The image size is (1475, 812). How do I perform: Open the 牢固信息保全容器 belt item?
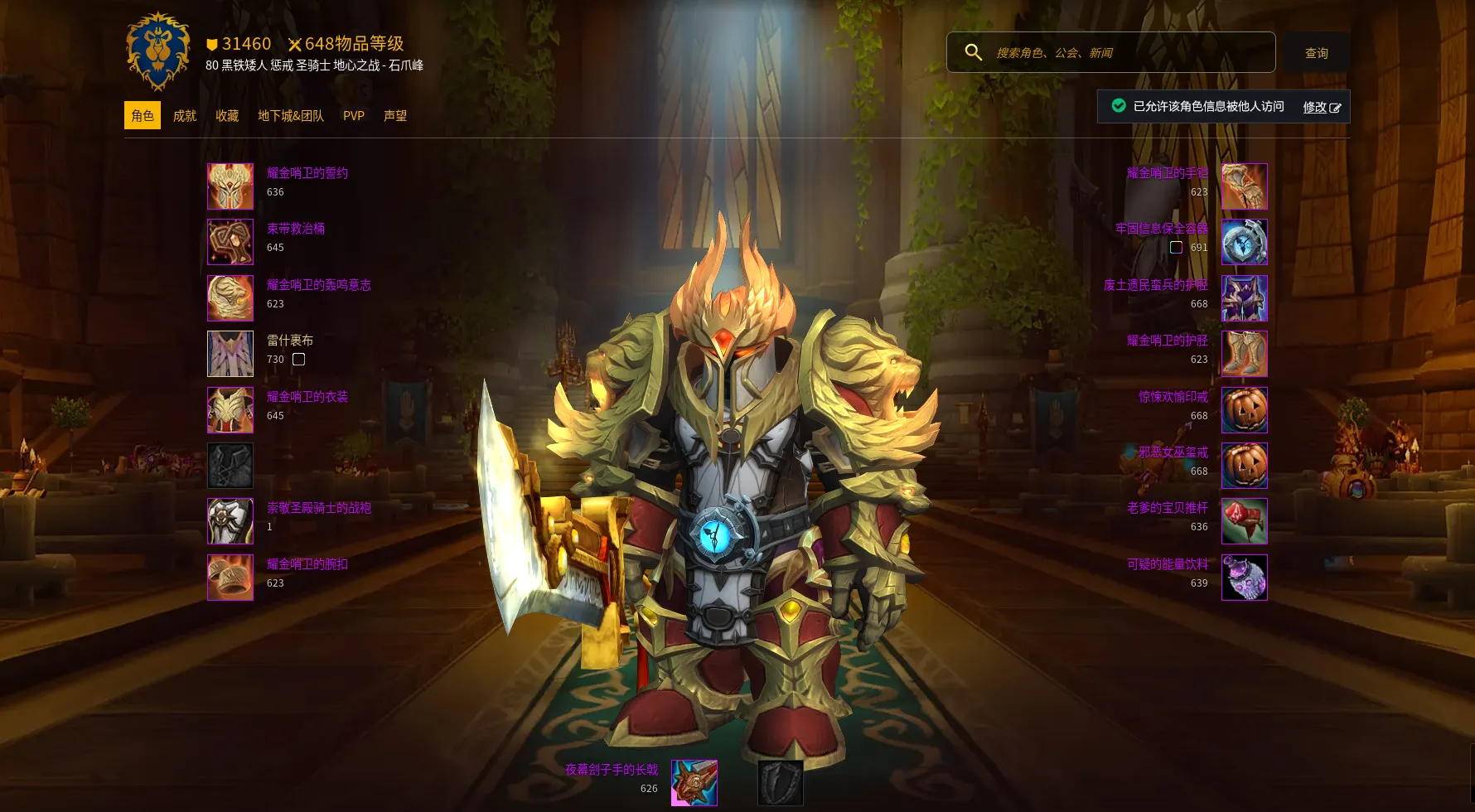coord(1244,242)
